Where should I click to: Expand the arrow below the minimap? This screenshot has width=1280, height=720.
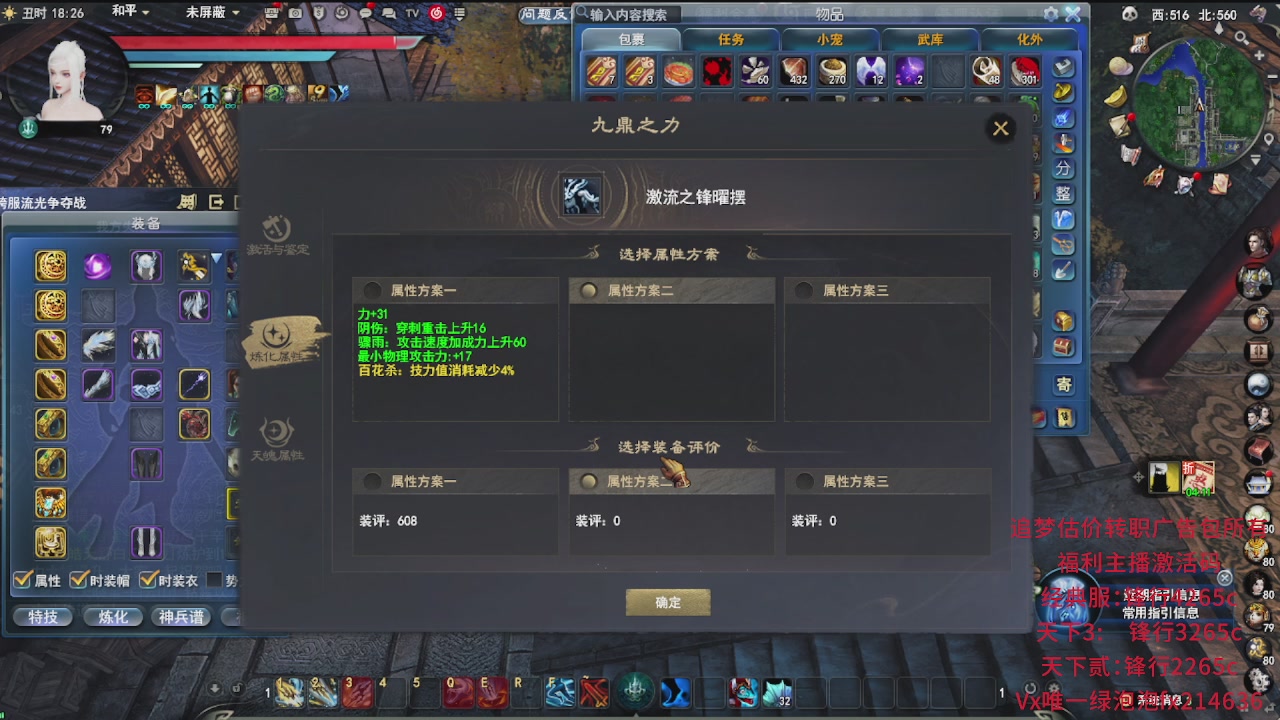pos(1255,160)
